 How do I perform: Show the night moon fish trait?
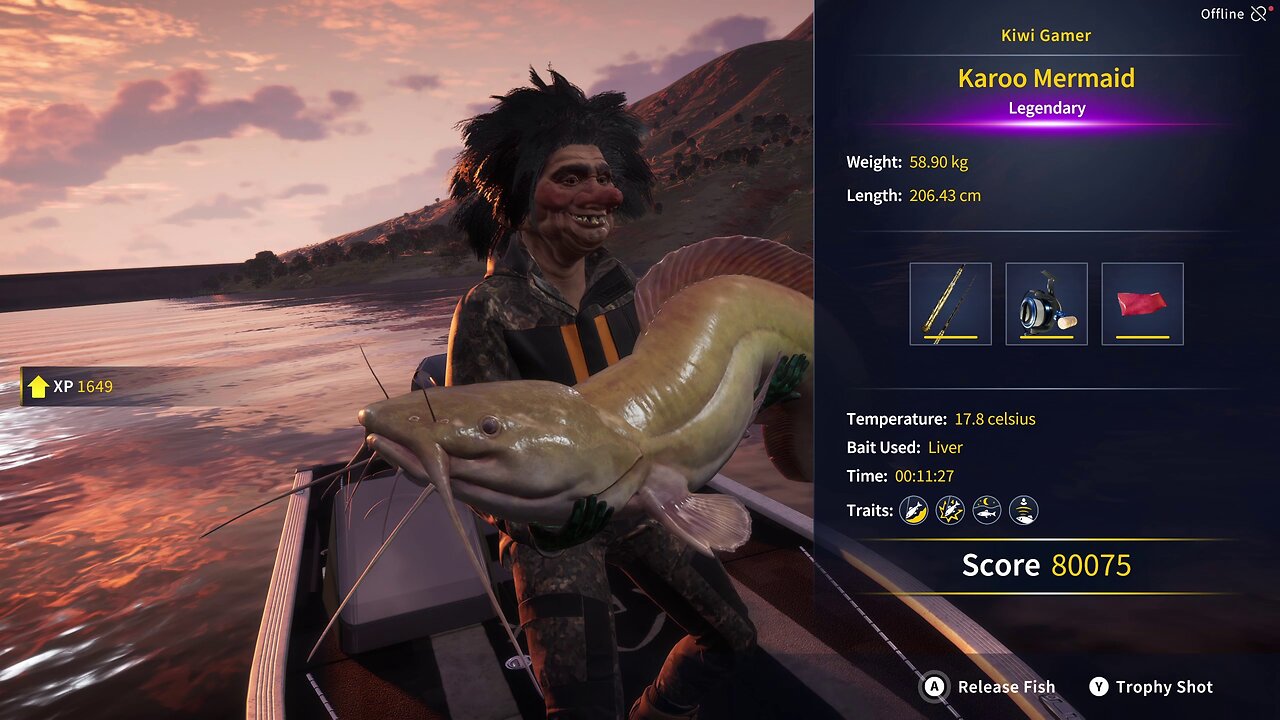987,511
